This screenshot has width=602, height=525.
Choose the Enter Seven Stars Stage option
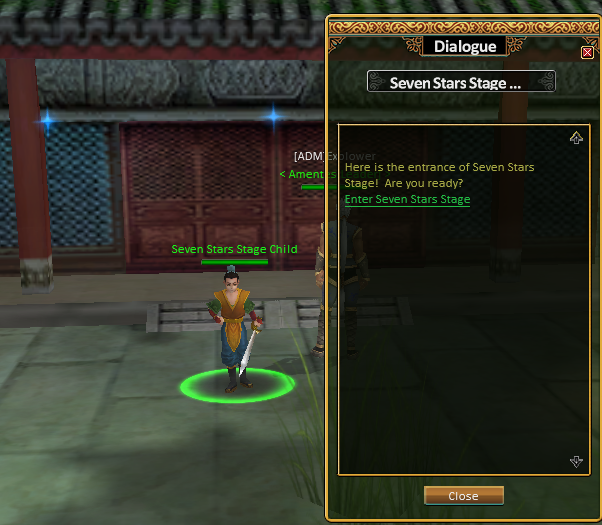[x=407, y=200]
